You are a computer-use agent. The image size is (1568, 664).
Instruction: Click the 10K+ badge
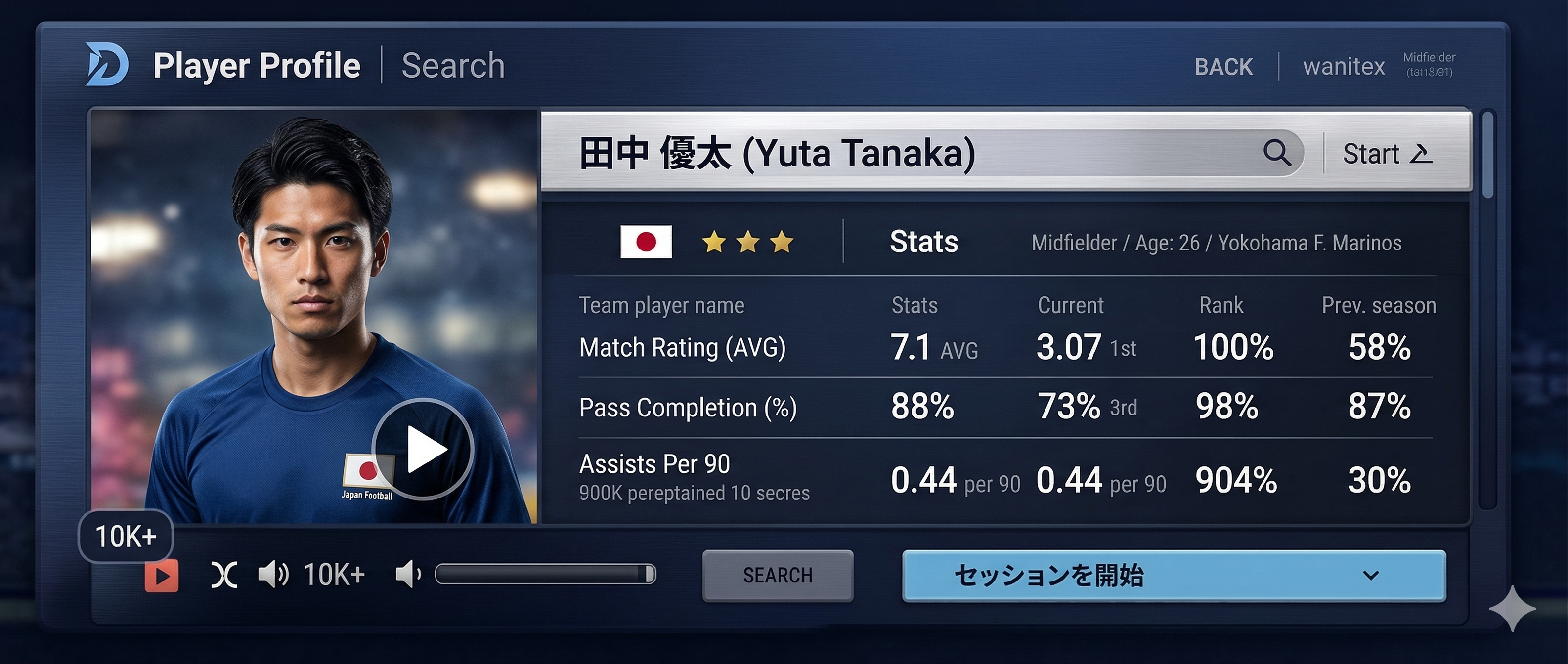pyautogui.click(x=126, y=536)
